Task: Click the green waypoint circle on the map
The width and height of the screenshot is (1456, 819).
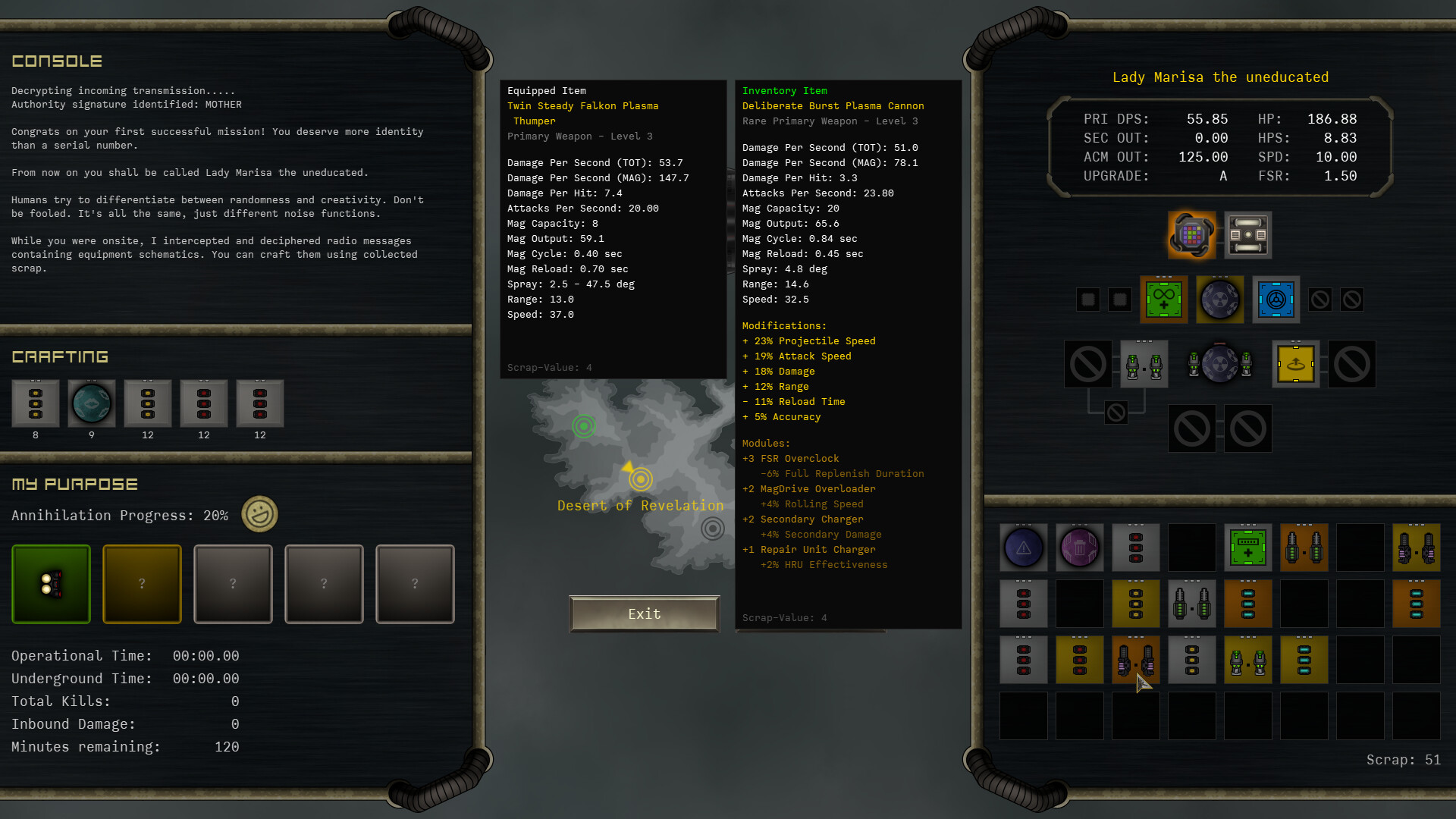Action: click(583, 426)
